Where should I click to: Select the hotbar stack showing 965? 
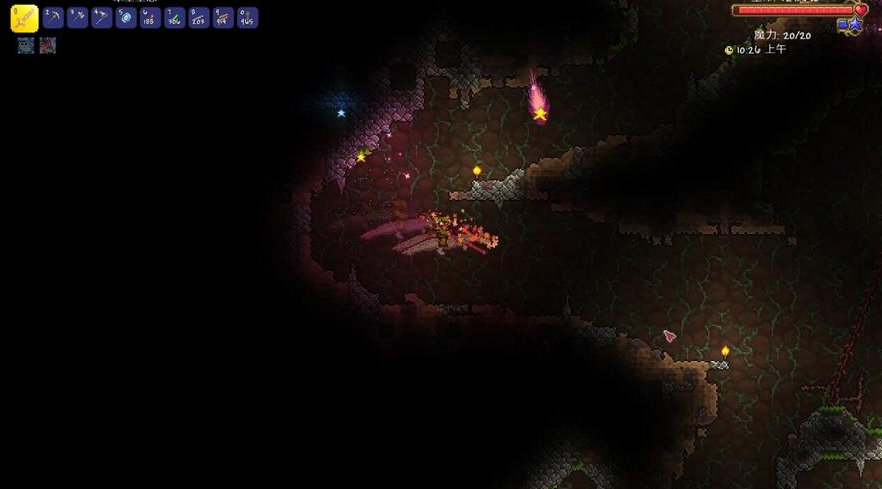(246, 18)
